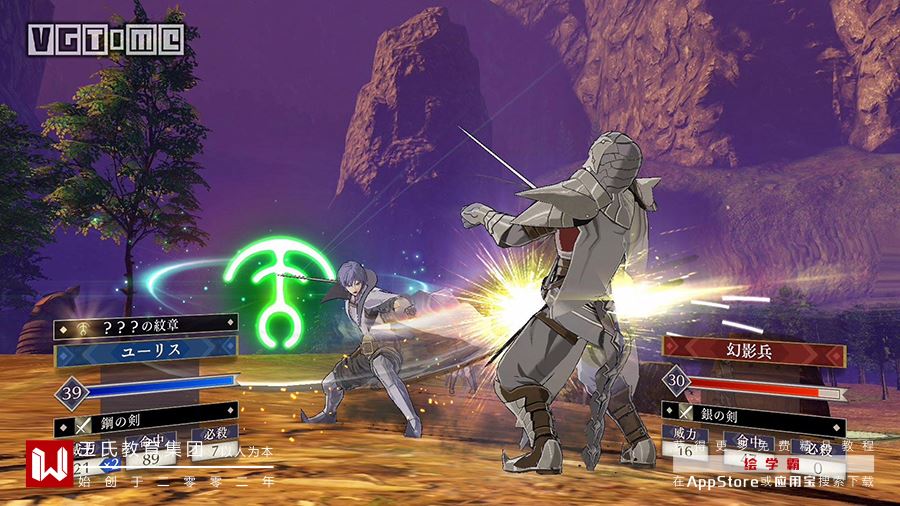Click the ???の紋章 crest banner
Screen dimensions: 900x506
point(148,325)
